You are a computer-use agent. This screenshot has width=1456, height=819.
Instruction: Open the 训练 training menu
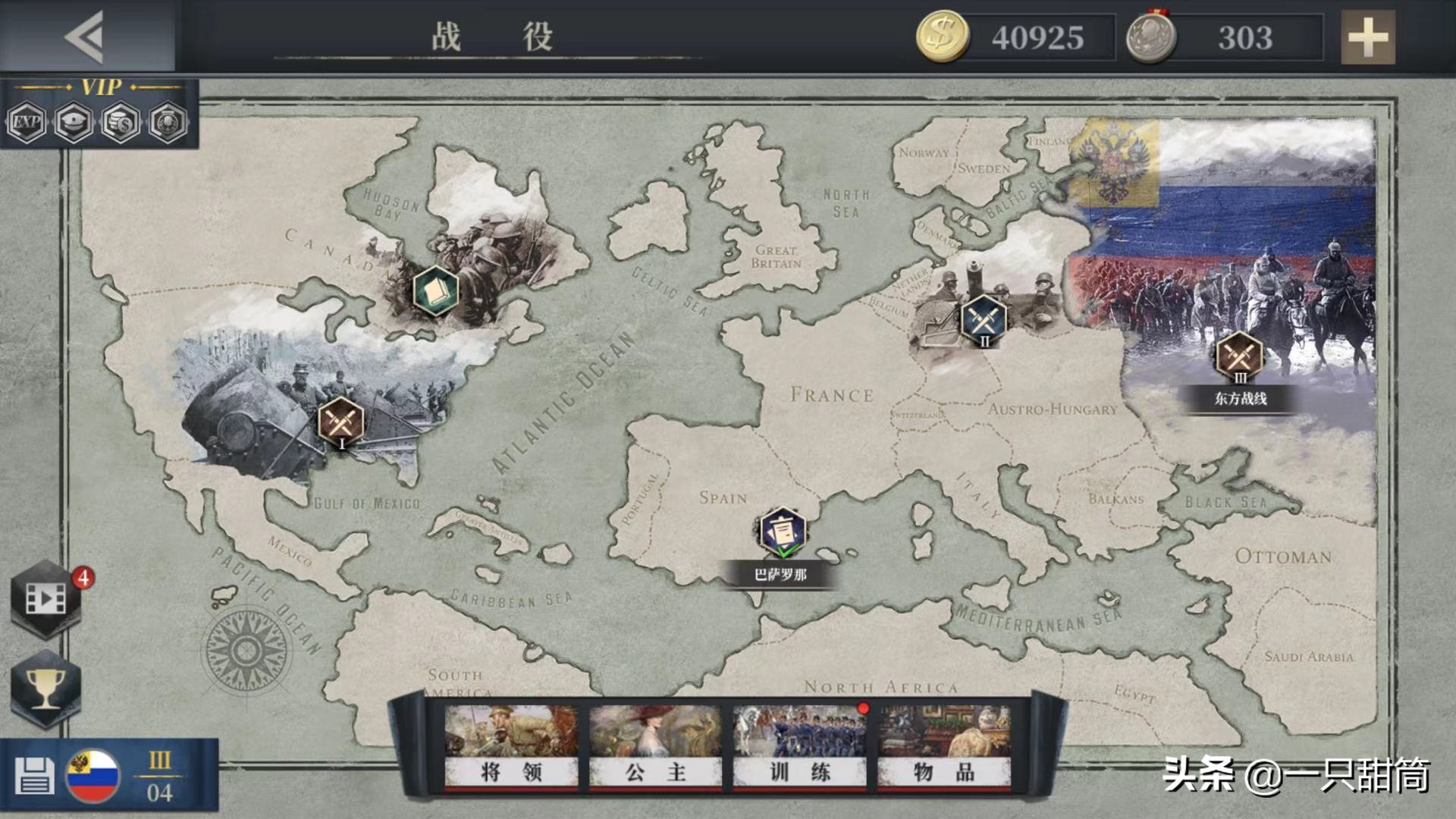[799, 748]
